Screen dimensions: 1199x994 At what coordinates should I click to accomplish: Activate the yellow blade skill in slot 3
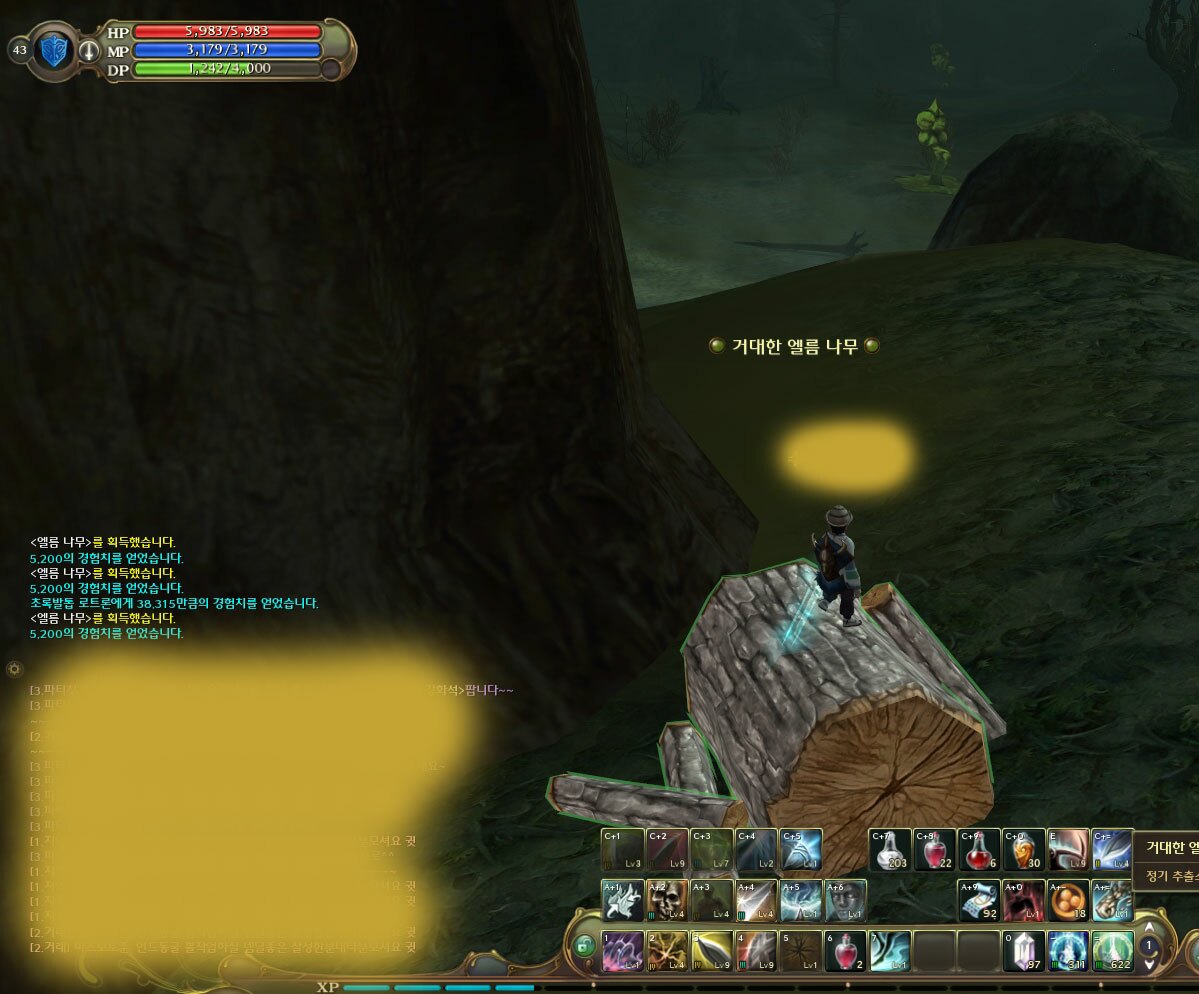click(x=711, y=952)
